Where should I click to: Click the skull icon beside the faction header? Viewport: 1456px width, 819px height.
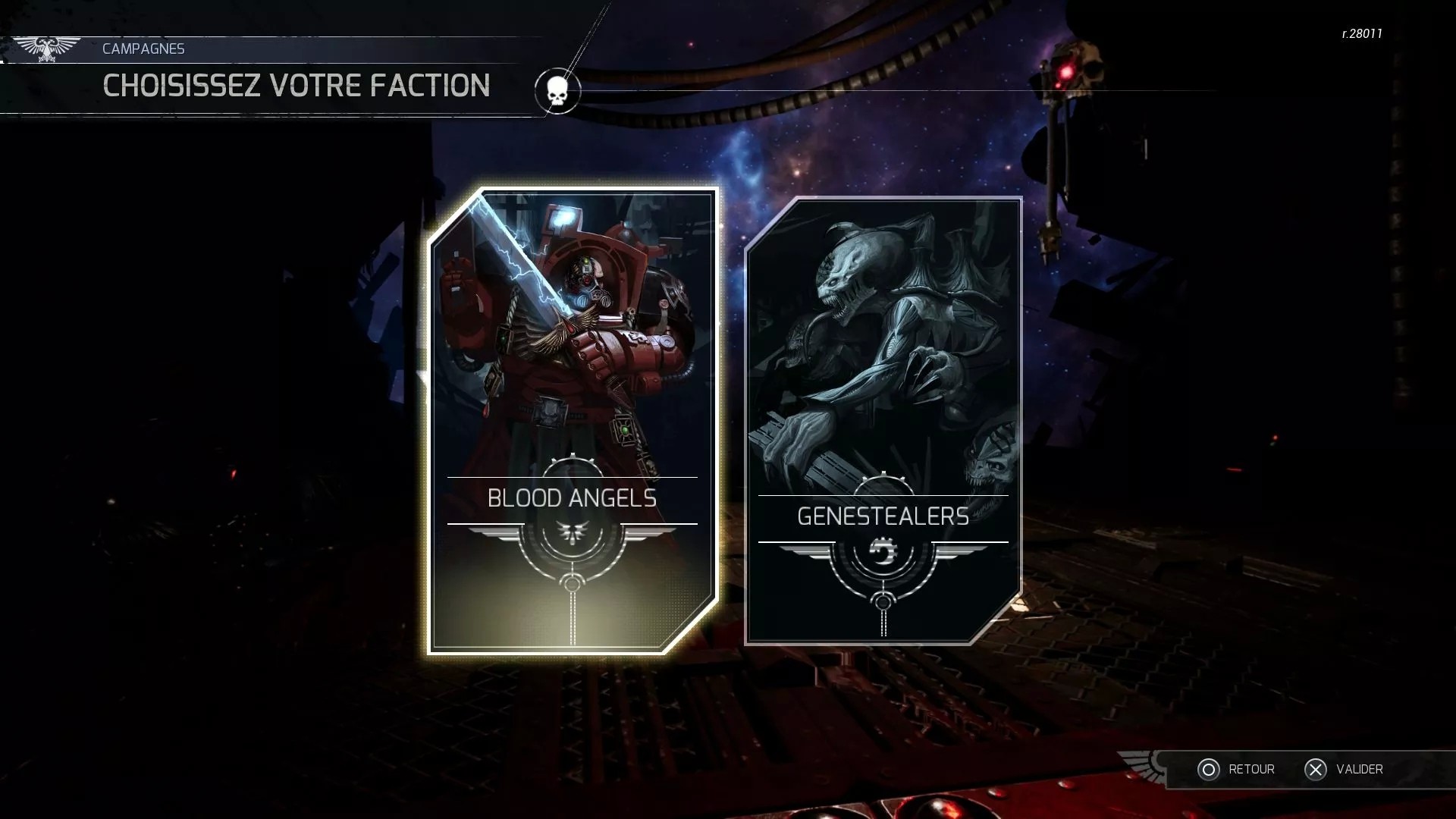[557, 91]
